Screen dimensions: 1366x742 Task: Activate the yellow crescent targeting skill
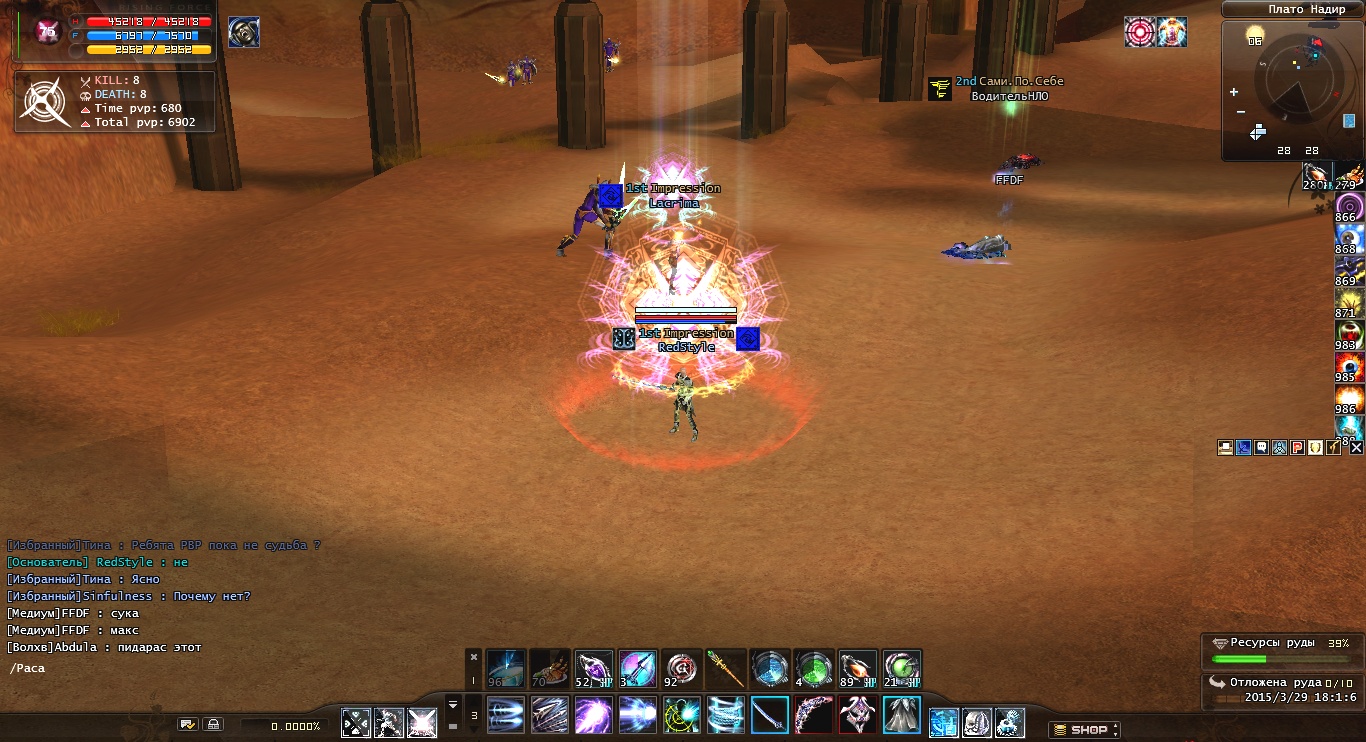(682, 715)
